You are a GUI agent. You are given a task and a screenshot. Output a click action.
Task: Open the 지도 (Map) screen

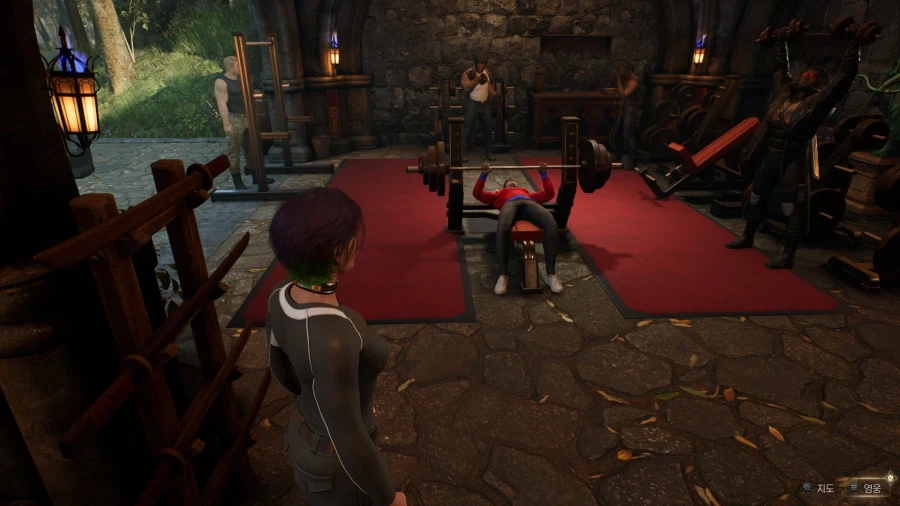pyautogui.click(x=819, y=488)
